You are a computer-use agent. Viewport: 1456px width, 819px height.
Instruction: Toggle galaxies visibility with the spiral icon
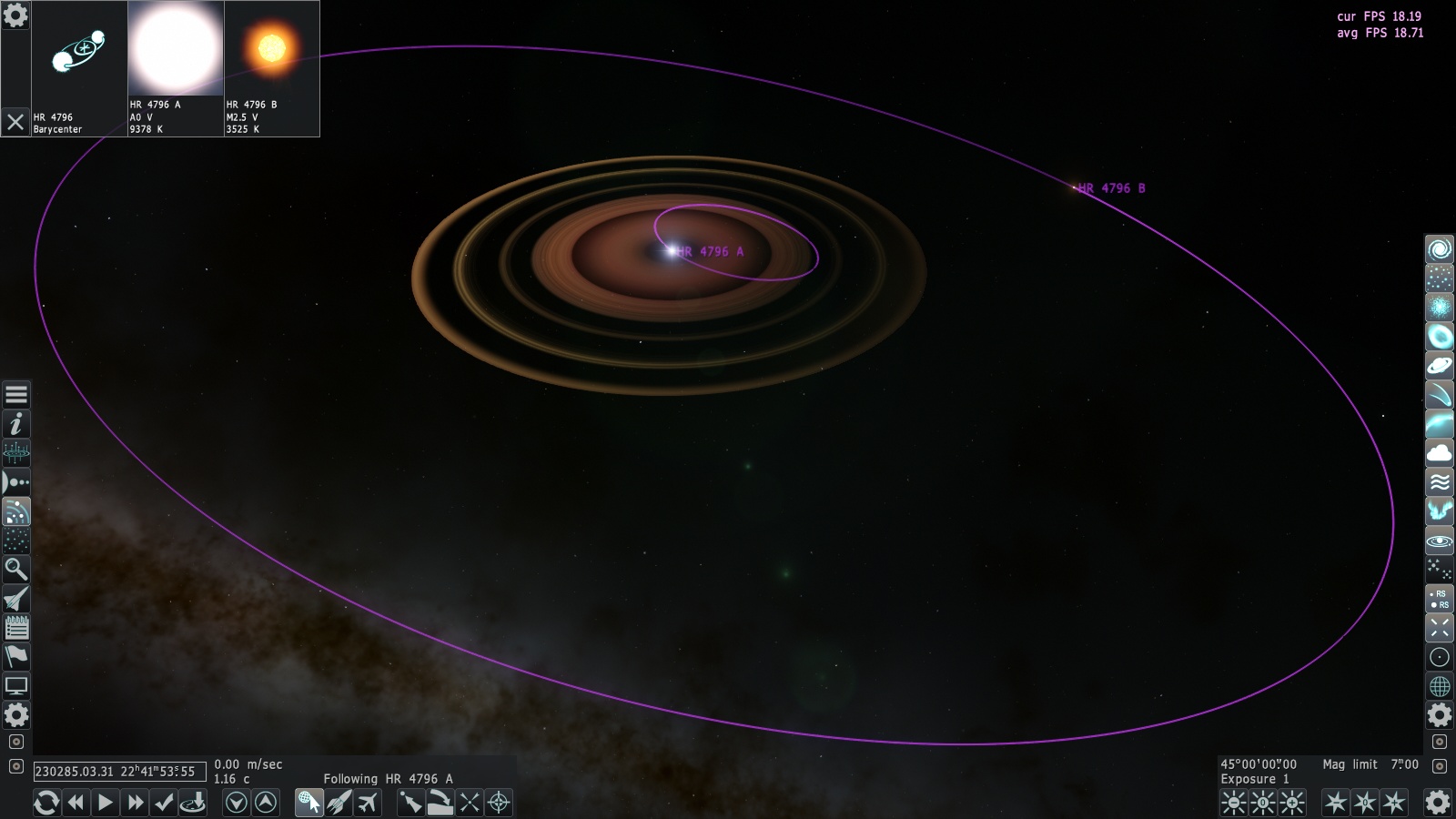point(1440,249)
